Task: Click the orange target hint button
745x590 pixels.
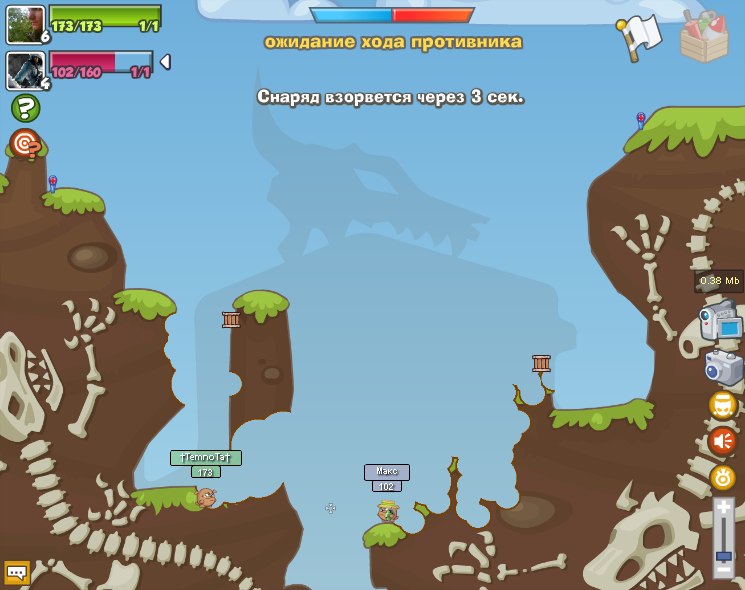Action: (25, 144)
